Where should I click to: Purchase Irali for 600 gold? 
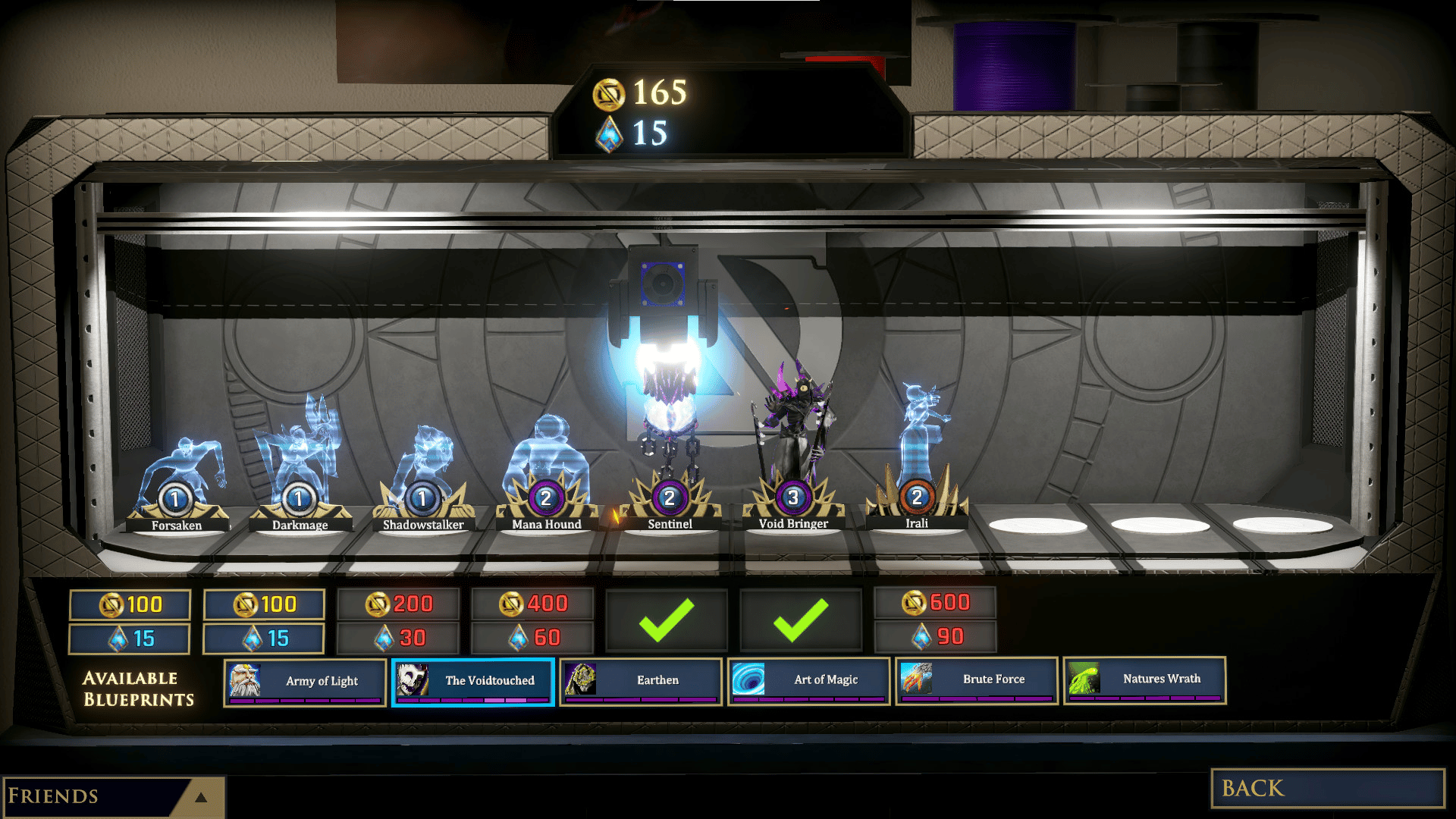click(x=935, y=603)
